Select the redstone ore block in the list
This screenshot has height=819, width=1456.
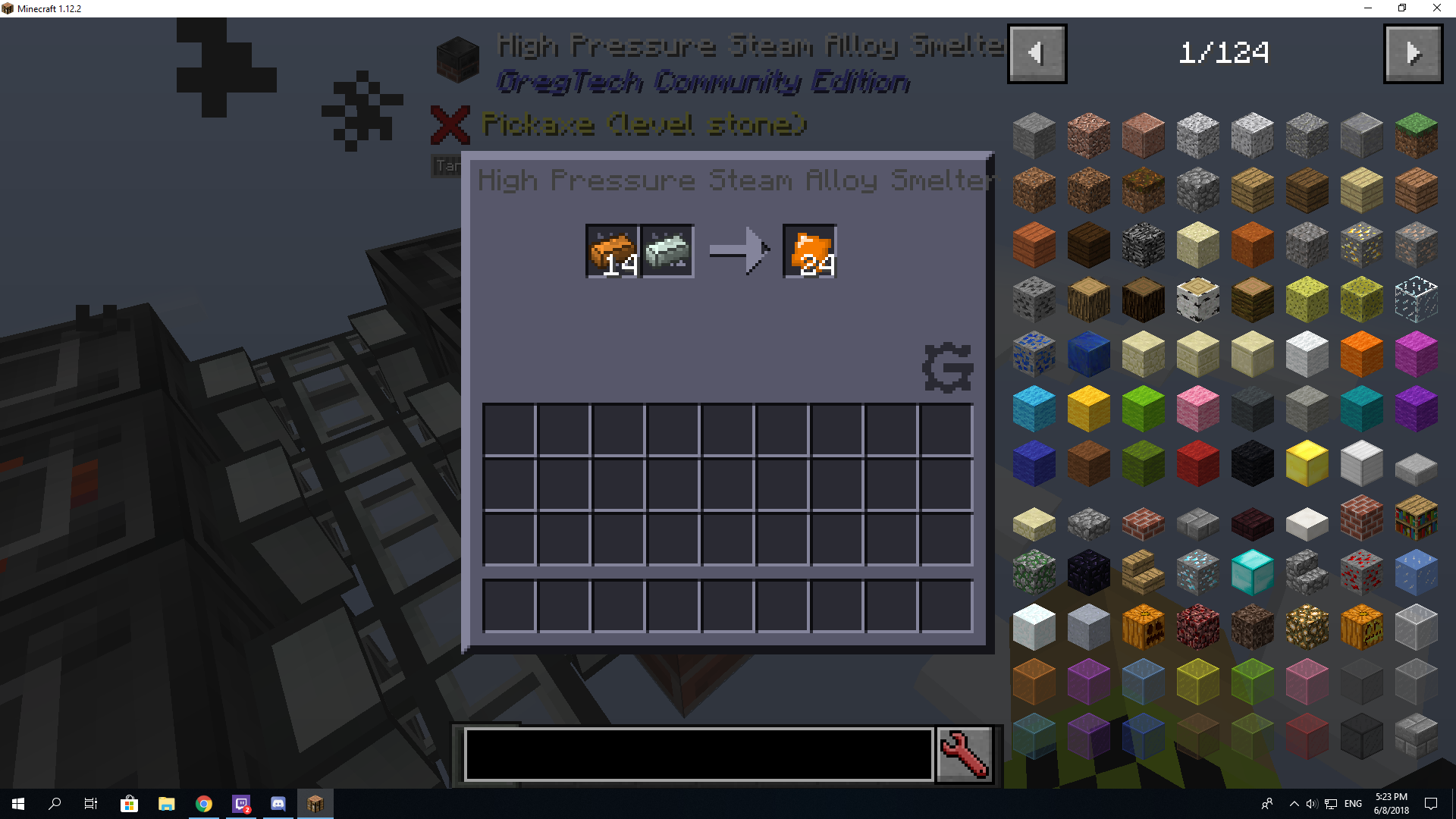(1362, 572)
